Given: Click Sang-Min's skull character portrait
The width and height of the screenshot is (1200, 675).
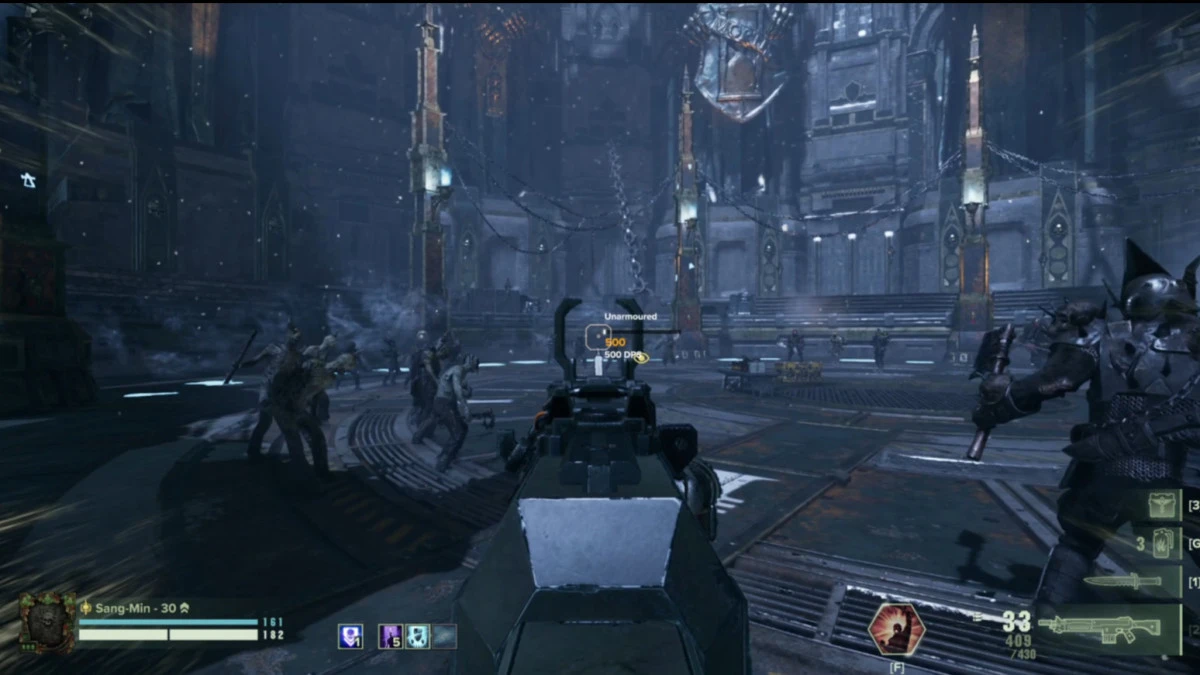Looking at the screenshot, I should (x=47, y=622).
